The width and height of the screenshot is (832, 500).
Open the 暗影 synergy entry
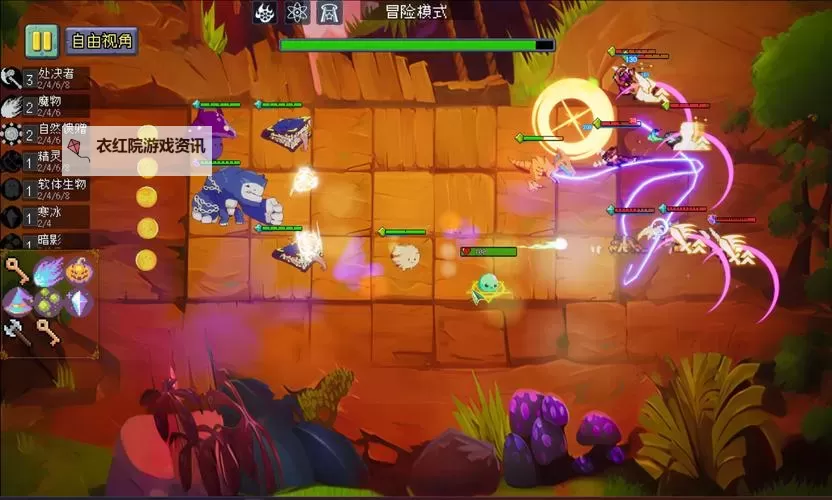(x=46, y=241)
